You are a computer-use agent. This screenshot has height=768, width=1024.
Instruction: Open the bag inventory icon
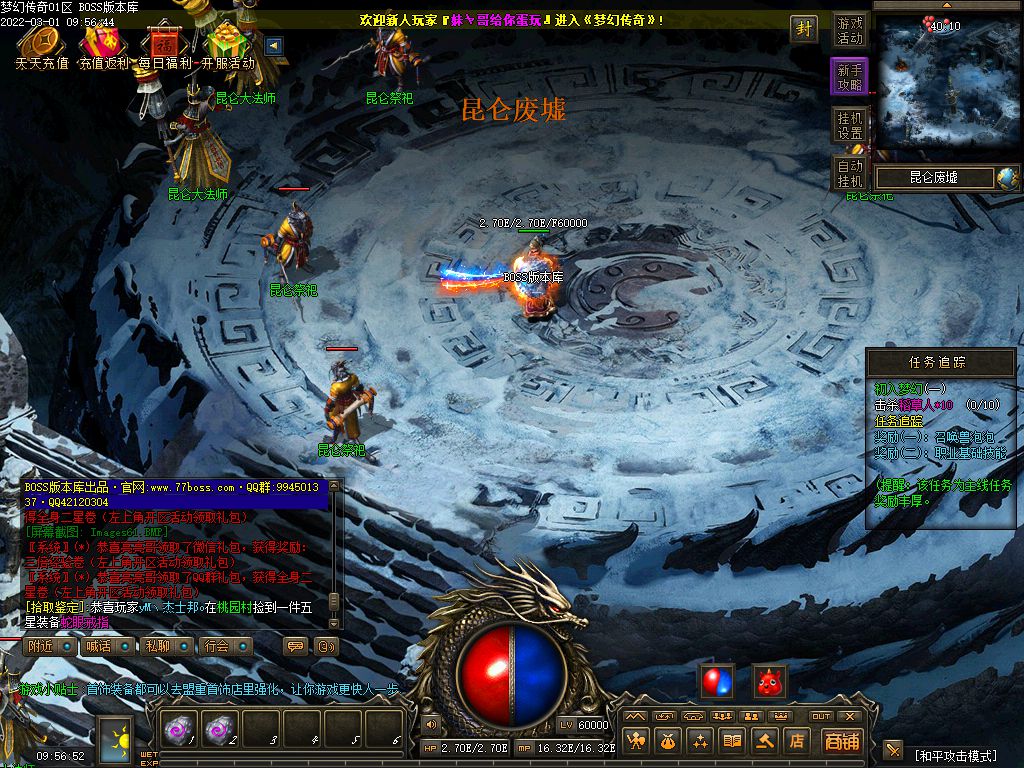pos(668,741)
